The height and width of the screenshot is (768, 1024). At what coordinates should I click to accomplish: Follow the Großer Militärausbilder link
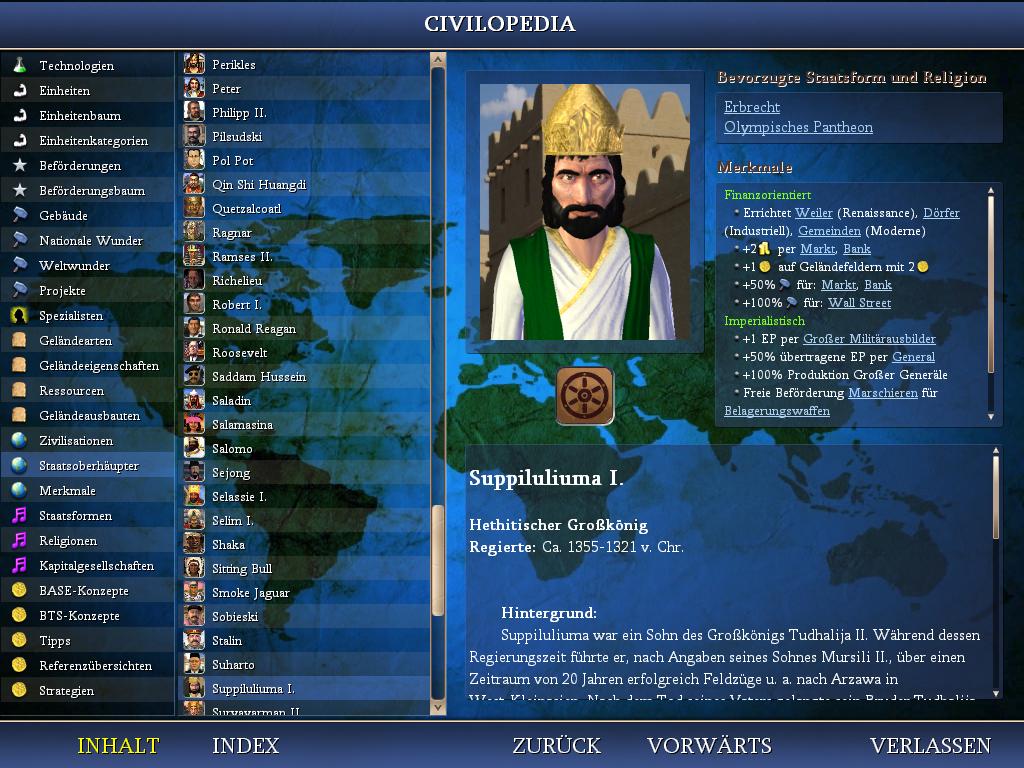[869, 339]
